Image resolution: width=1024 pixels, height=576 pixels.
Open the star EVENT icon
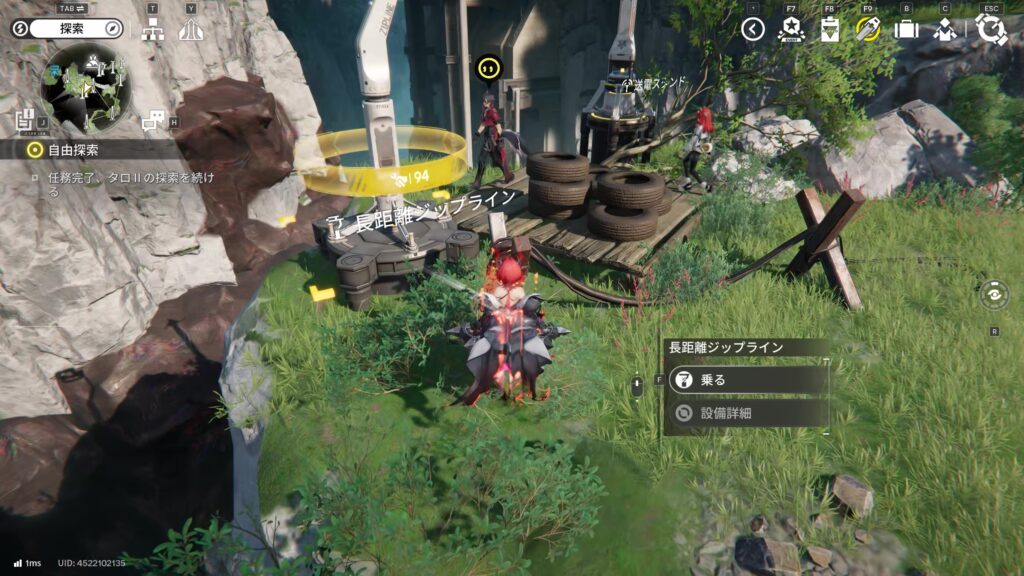[x=791, y=29]
